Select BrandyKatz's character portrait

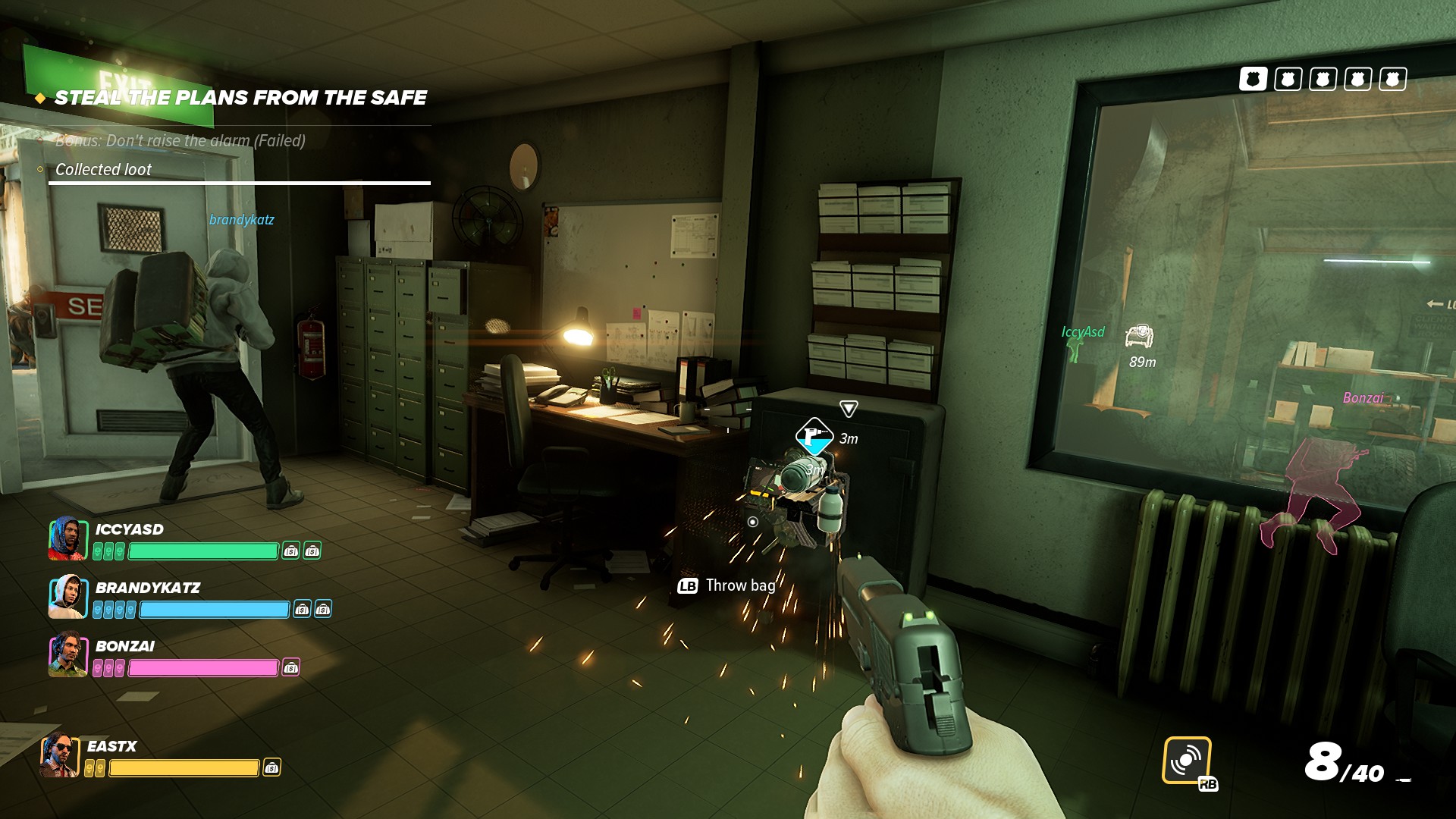coord(67,597)
